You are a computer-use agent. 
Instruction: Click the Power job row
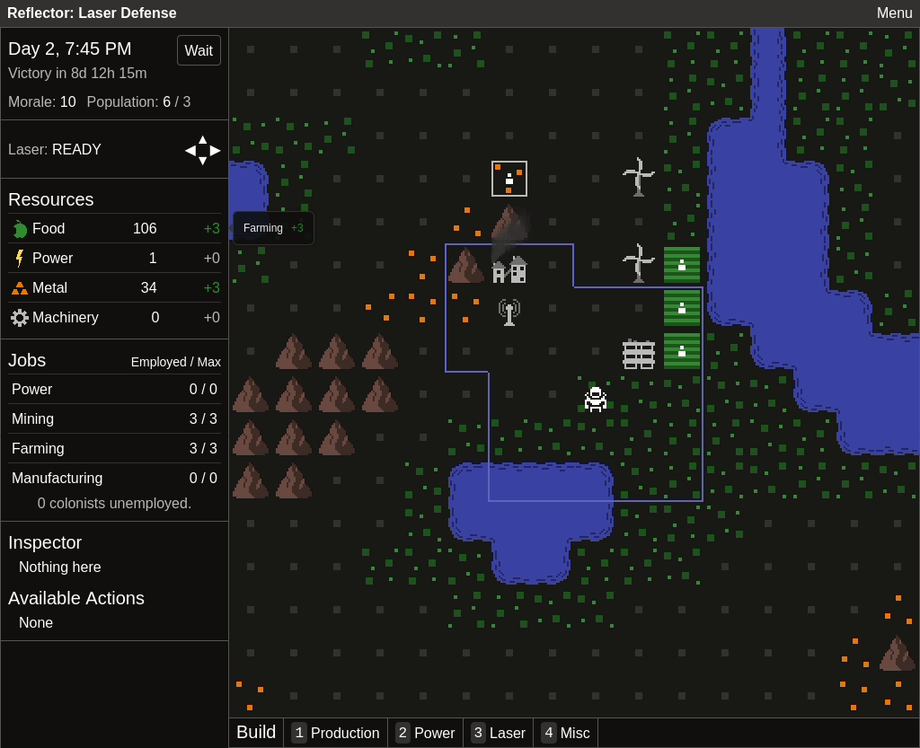point(114,390)
